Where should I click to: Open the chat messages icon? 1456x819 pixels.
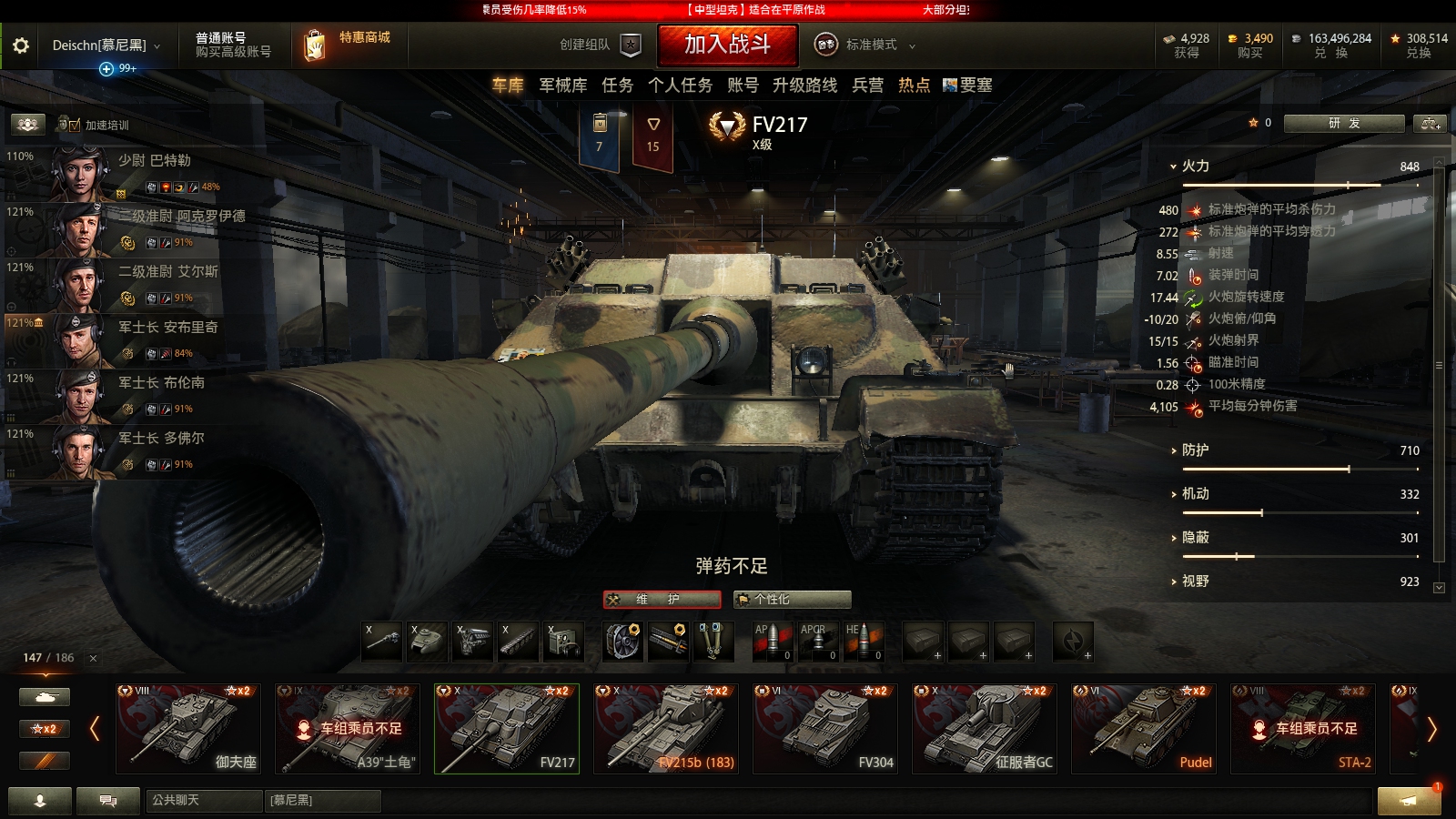[x=106, y=802]
